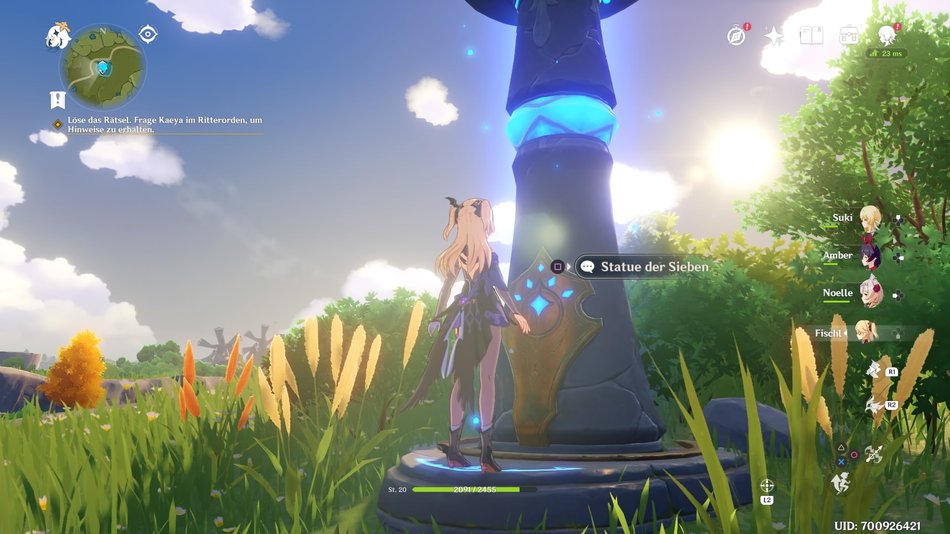Open the character head icon
This screenshot has height=534, width=950.
[886, 36]
